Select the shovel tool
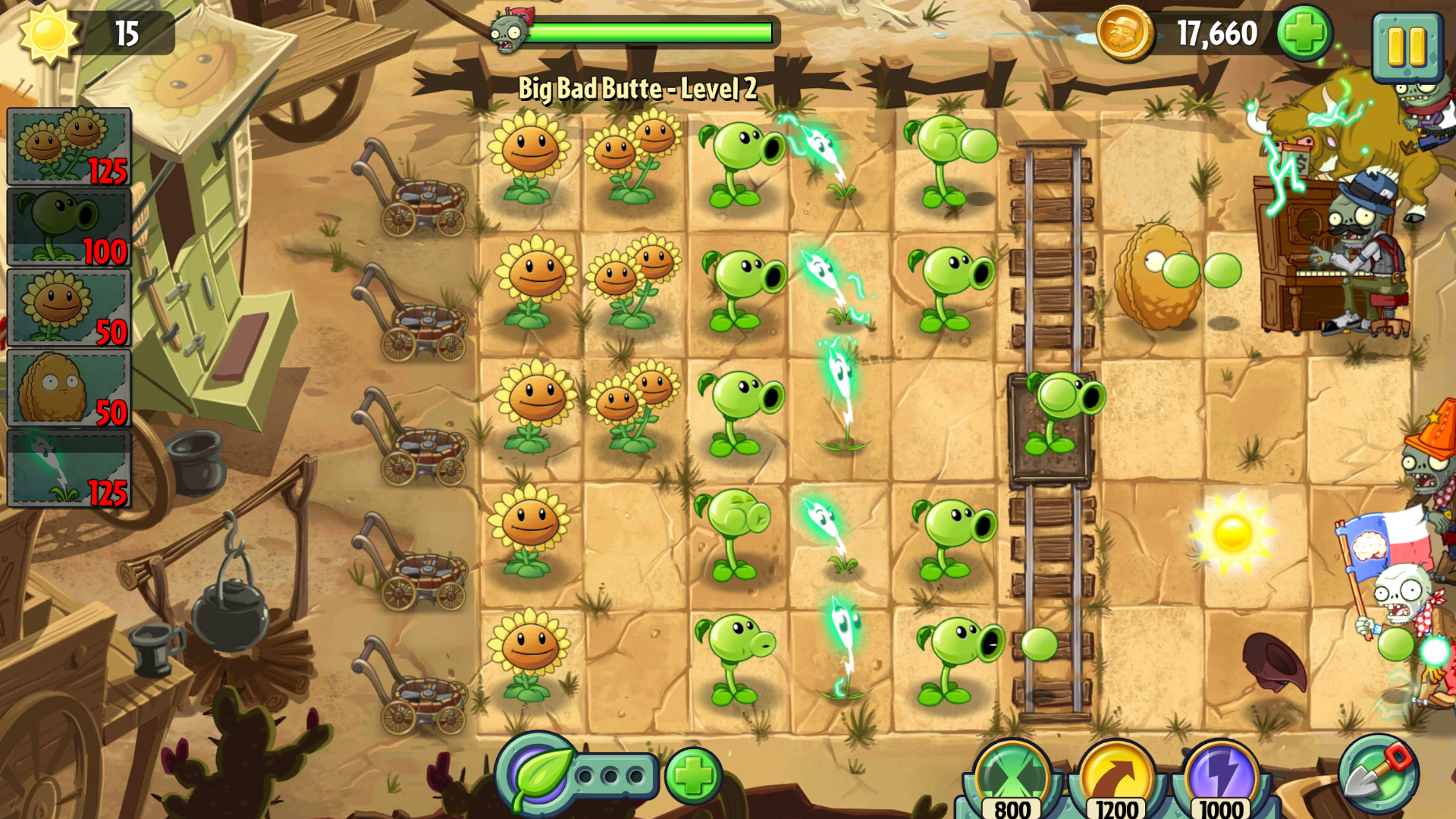 1377,773
